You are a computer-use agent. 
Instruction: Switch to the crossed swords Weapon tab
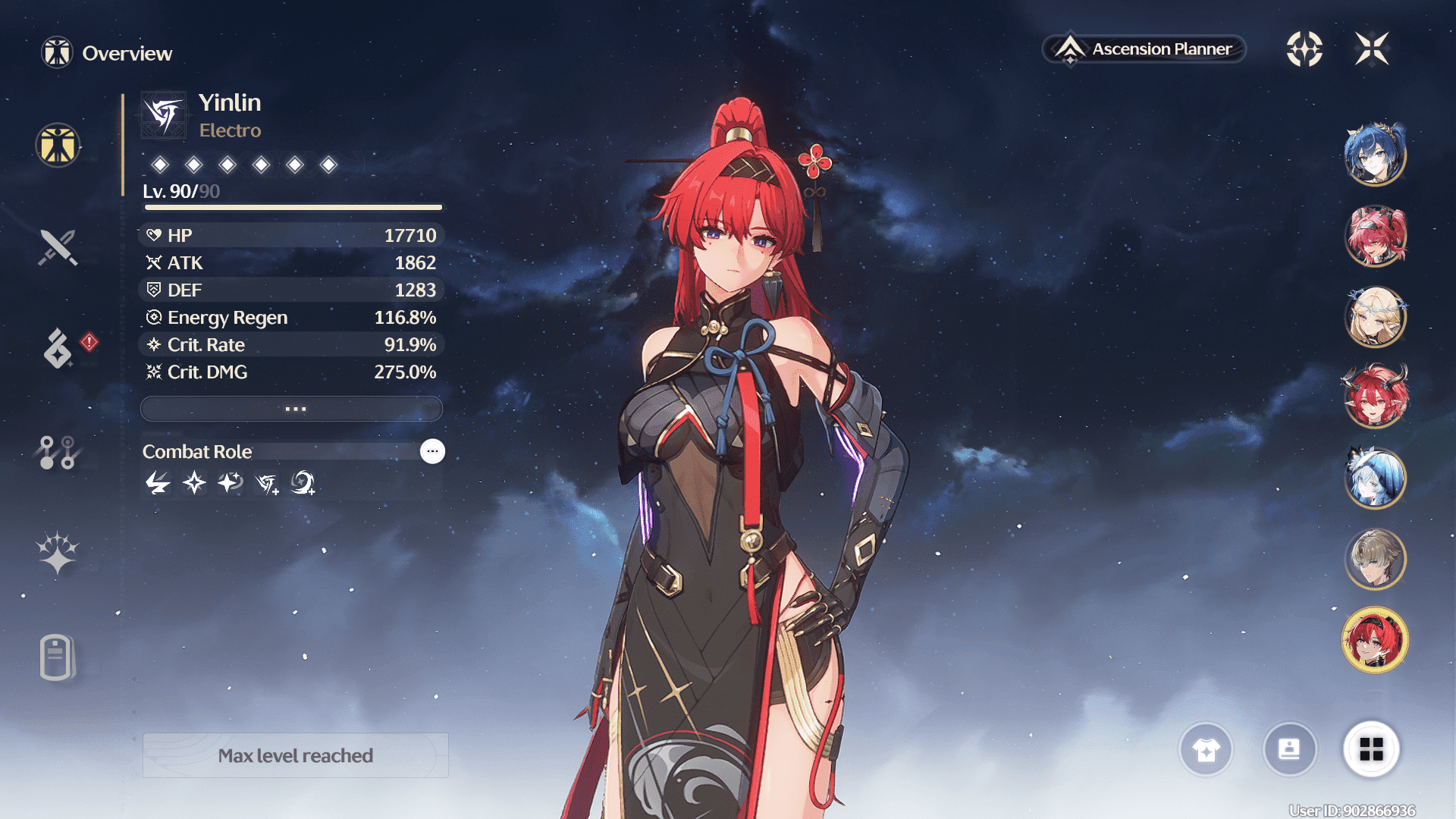point(58,247)
